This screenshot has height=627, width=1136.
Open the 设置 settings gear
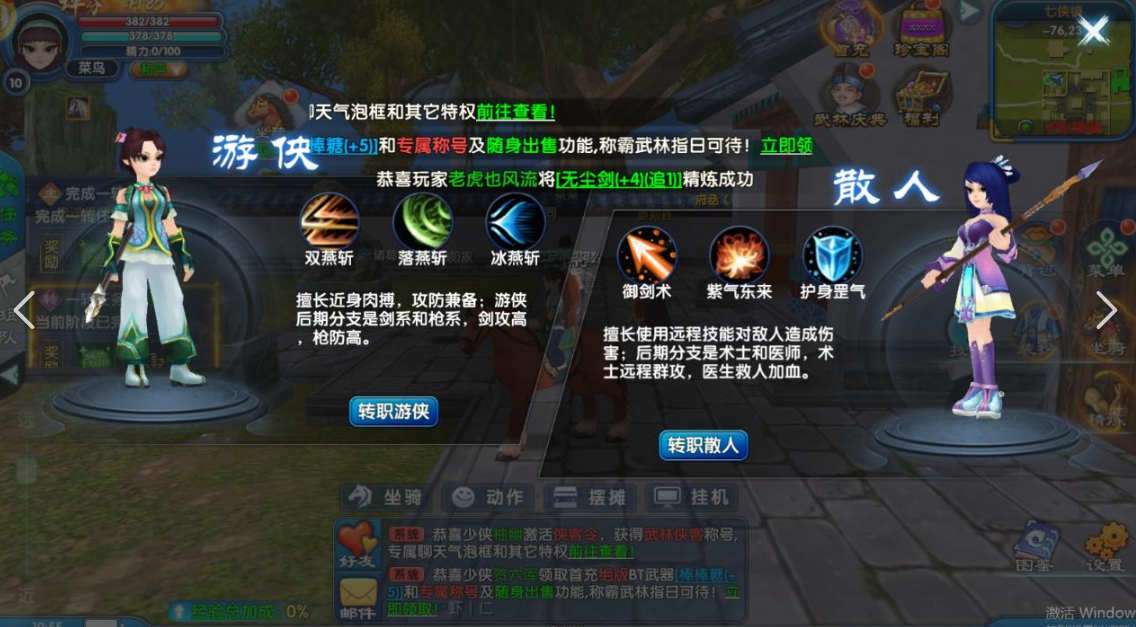coord(1105,547)
